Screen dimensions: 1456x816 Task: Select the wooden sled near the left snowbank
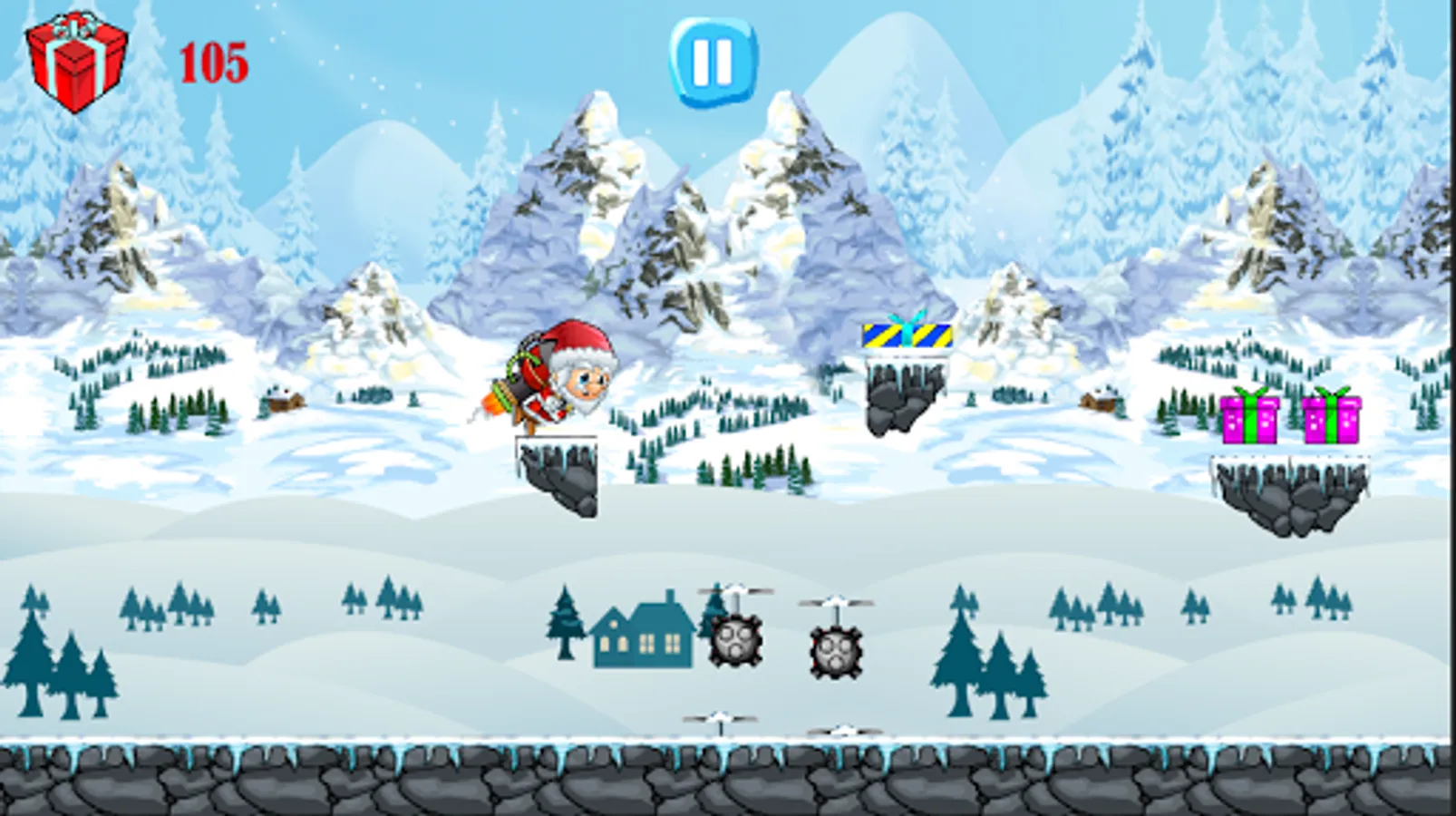[x=286, y=402]
